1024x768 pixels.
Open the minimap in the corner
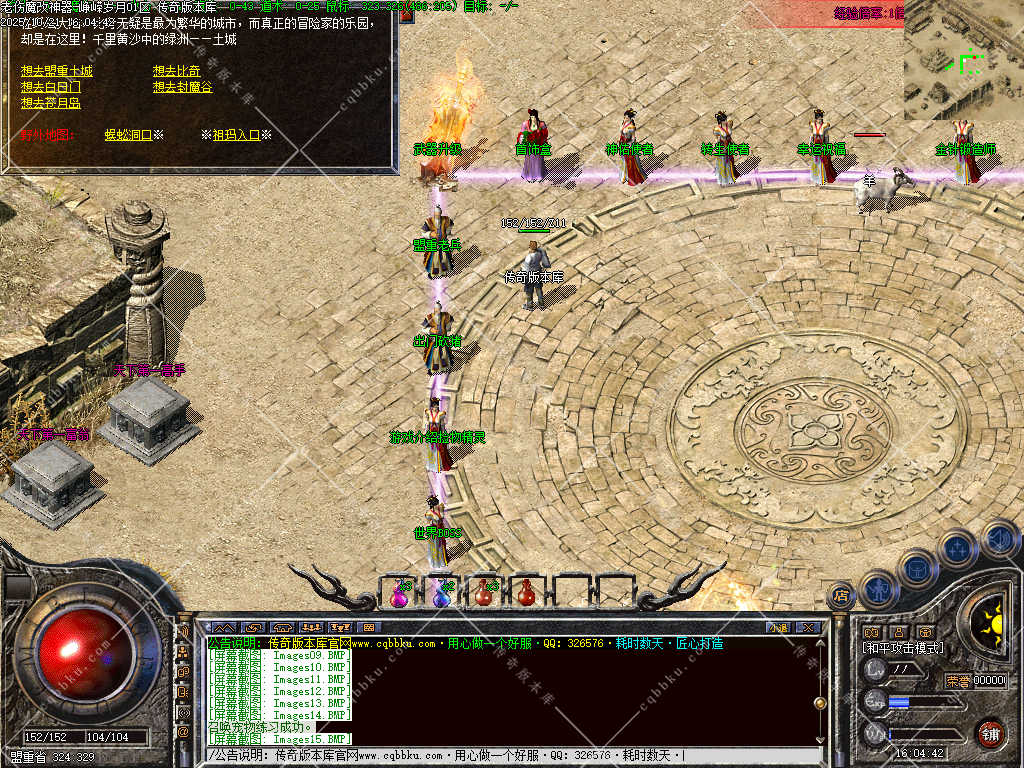tap(963, 60)
